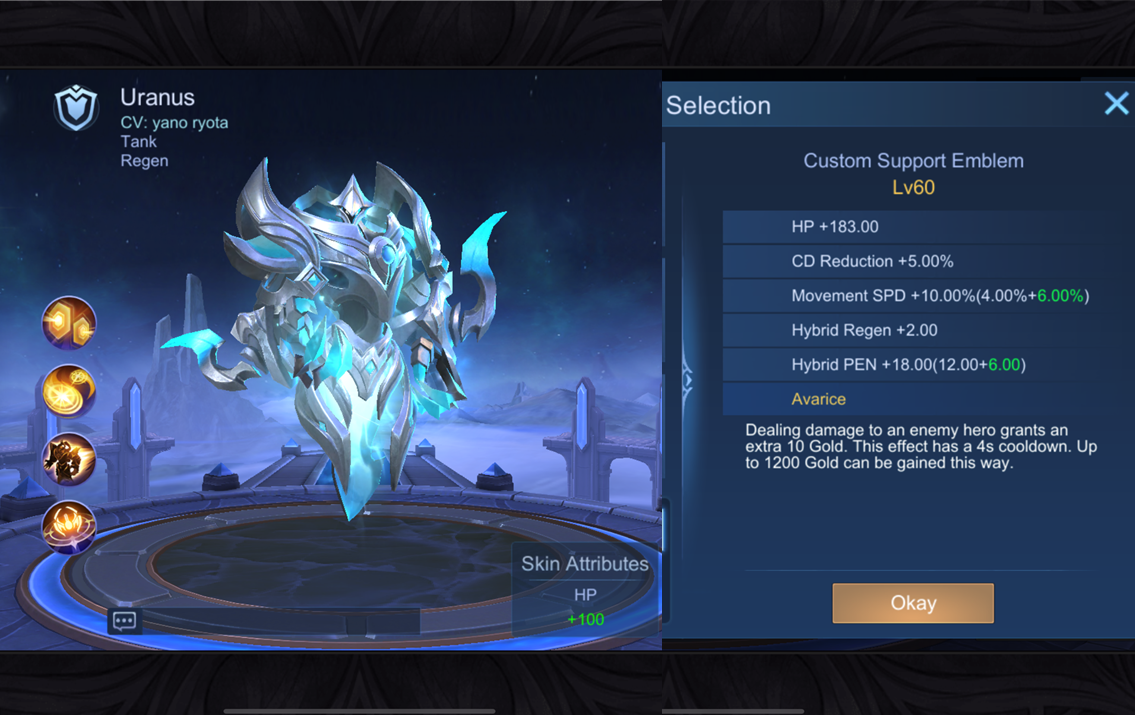The image size is (1135, 715).
Task: View the golden hexagons skill icon
Action: pyautogui.click(x=69, y=323)
